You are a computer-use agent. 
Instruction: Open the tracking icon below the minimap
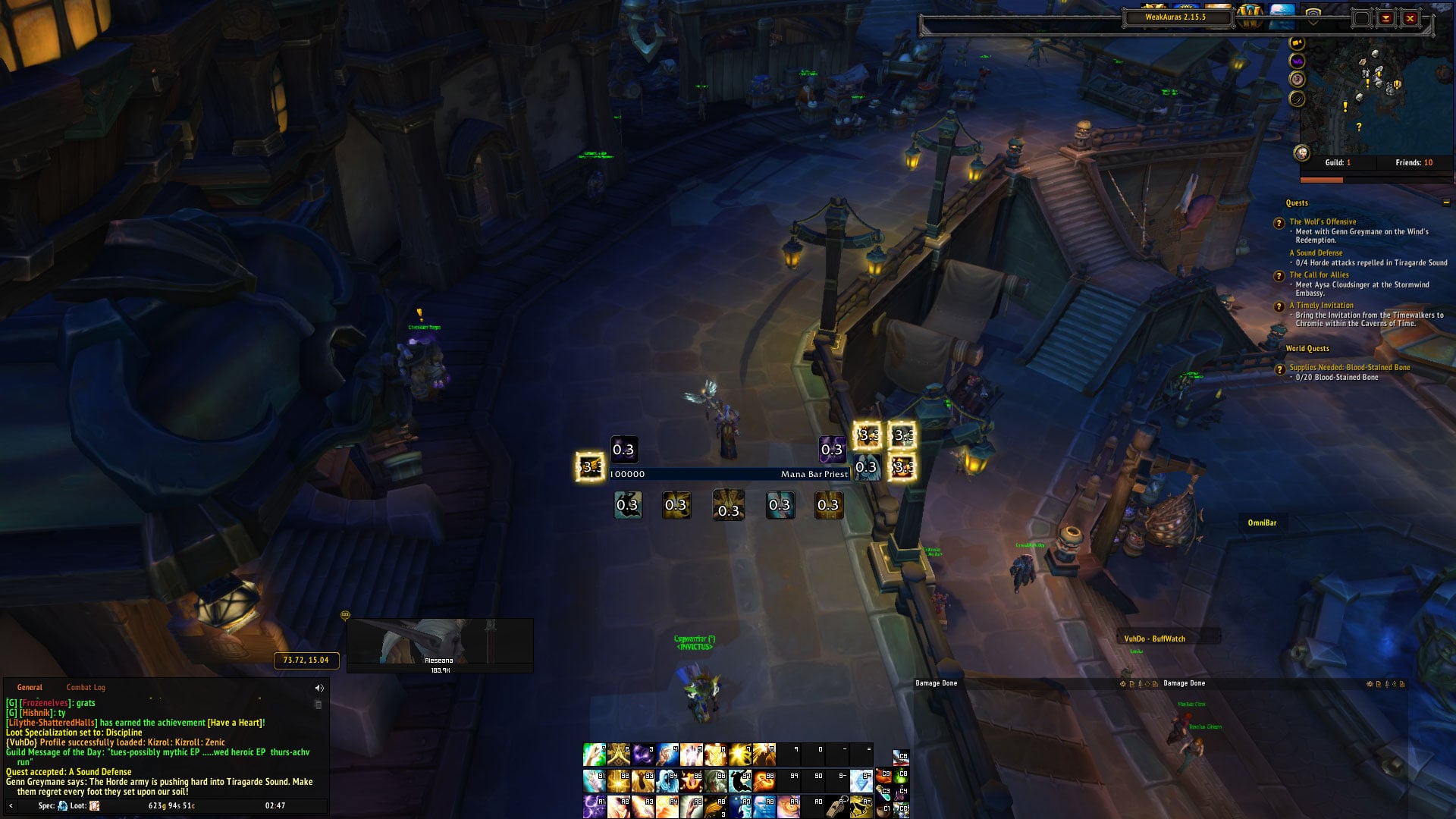(1297, 79)
